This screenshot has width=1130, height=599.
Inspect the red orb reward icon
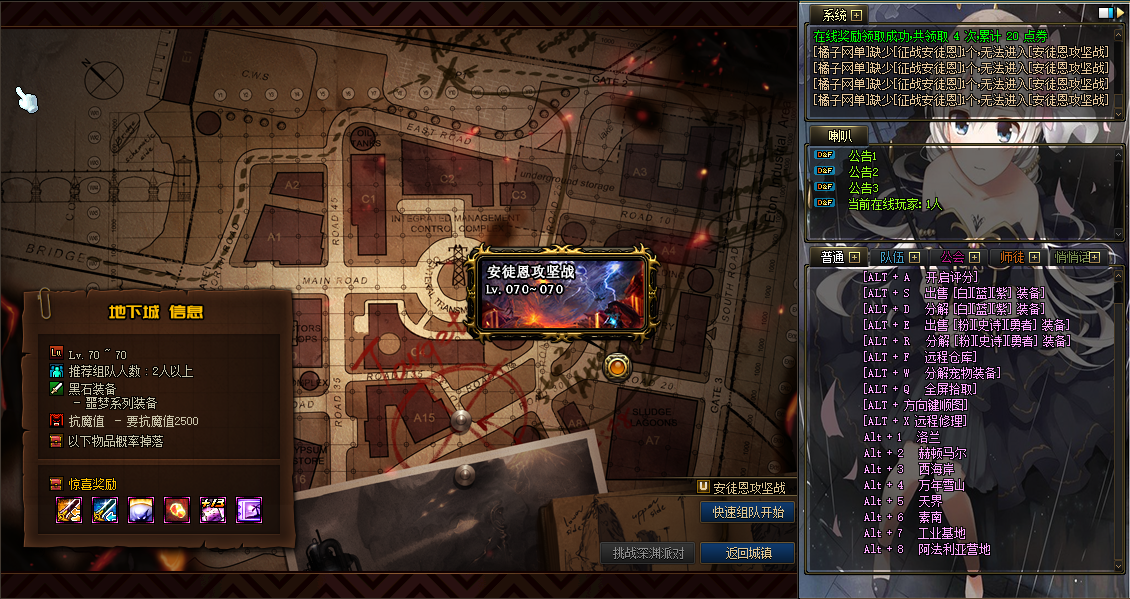coord(177,510)
